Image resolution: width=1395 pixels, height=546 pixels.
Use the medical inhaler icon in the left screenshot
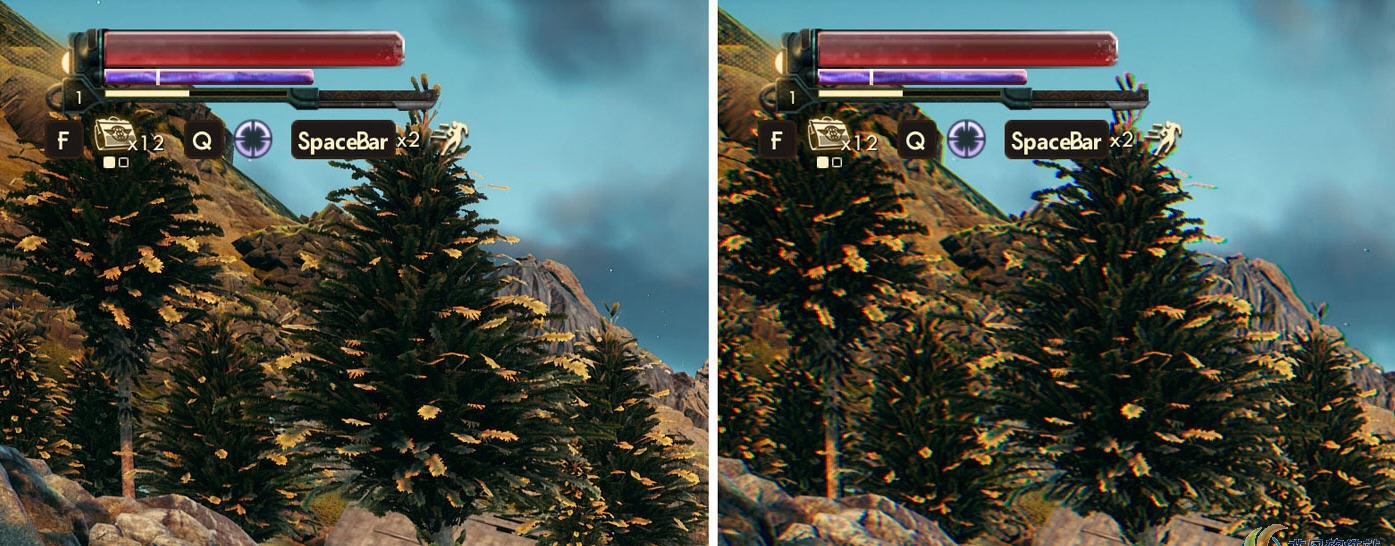click(x=112, y=136)
